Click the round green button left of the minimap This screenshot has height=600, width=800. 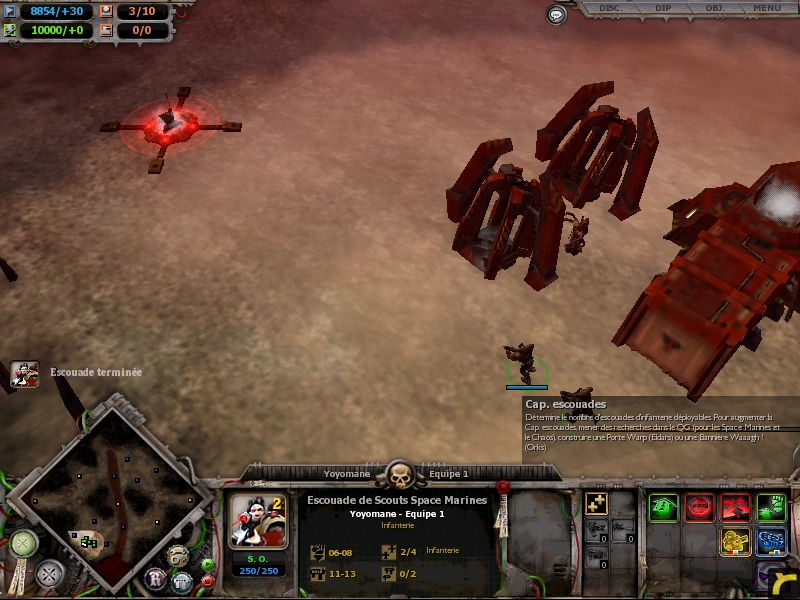(23, 544)
